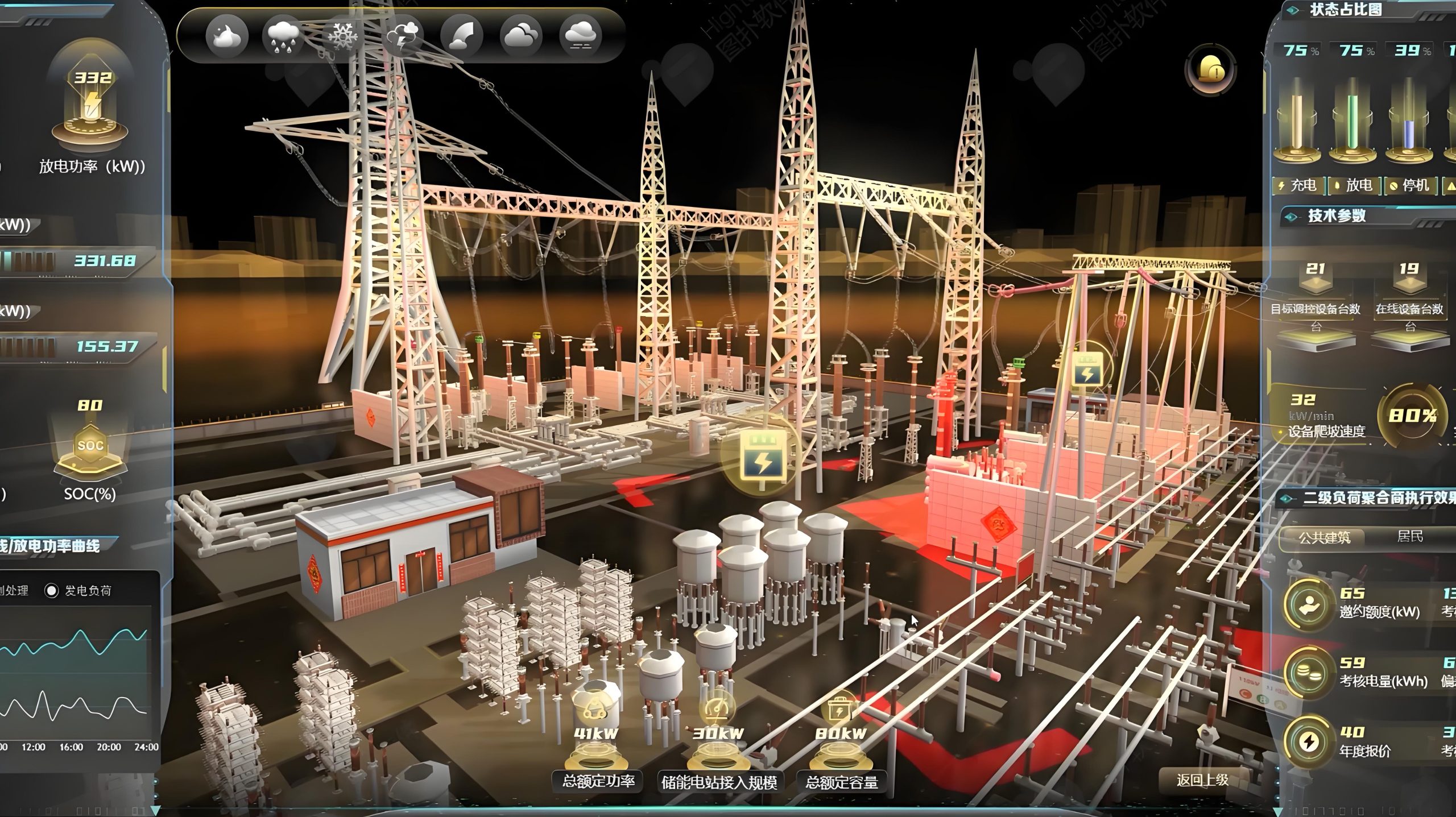
Task: Select the 储能电站接入规模 label button
Action: [x=719, y=782]
